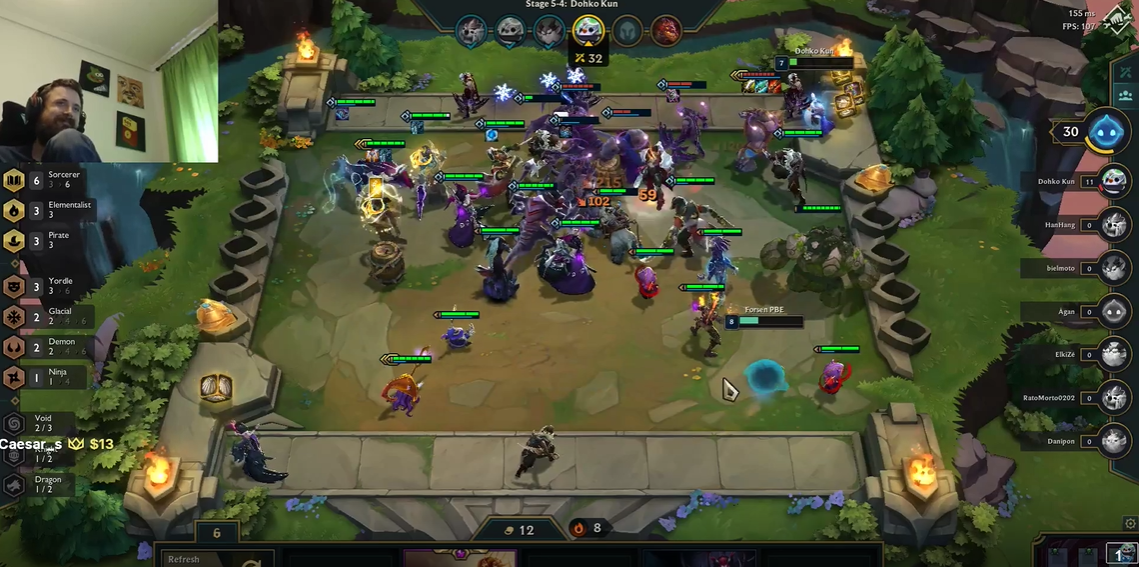The height and width of the screenshot is (567, 1139).
Task: Select the highlighted current round icon
Action: pyautogui.click(x=588, y=30)
